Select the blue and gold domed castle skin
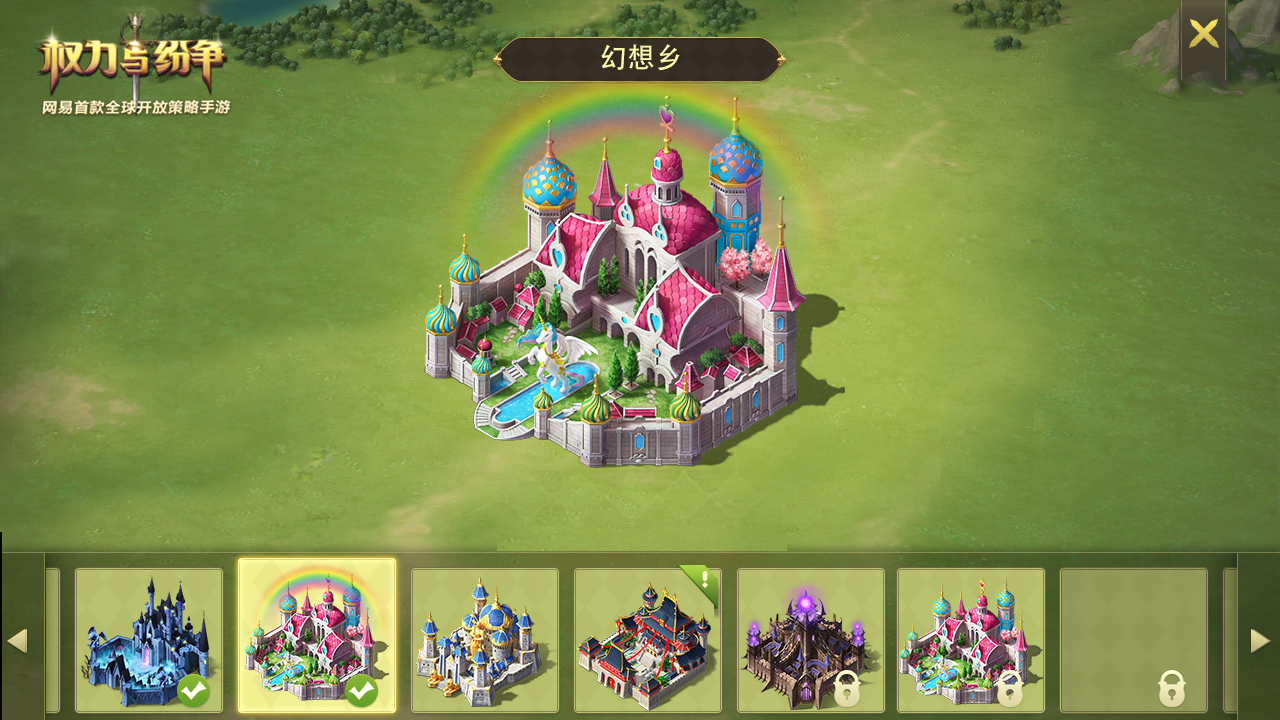This screenshot has height=720, width=1280. pos(485,640)
